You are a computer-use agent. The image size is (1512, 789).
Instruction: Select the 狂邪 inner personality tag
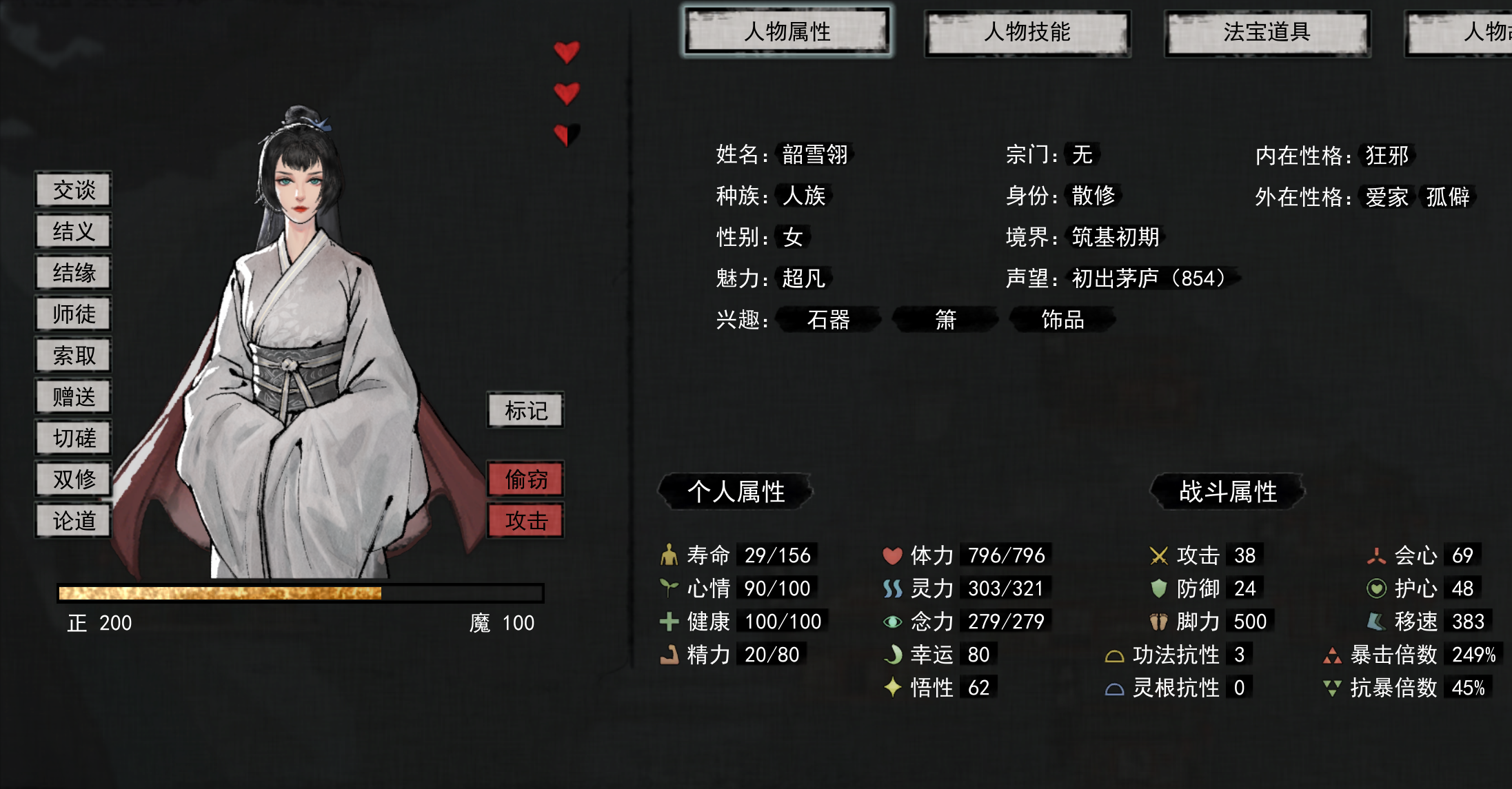[1387, 156]
